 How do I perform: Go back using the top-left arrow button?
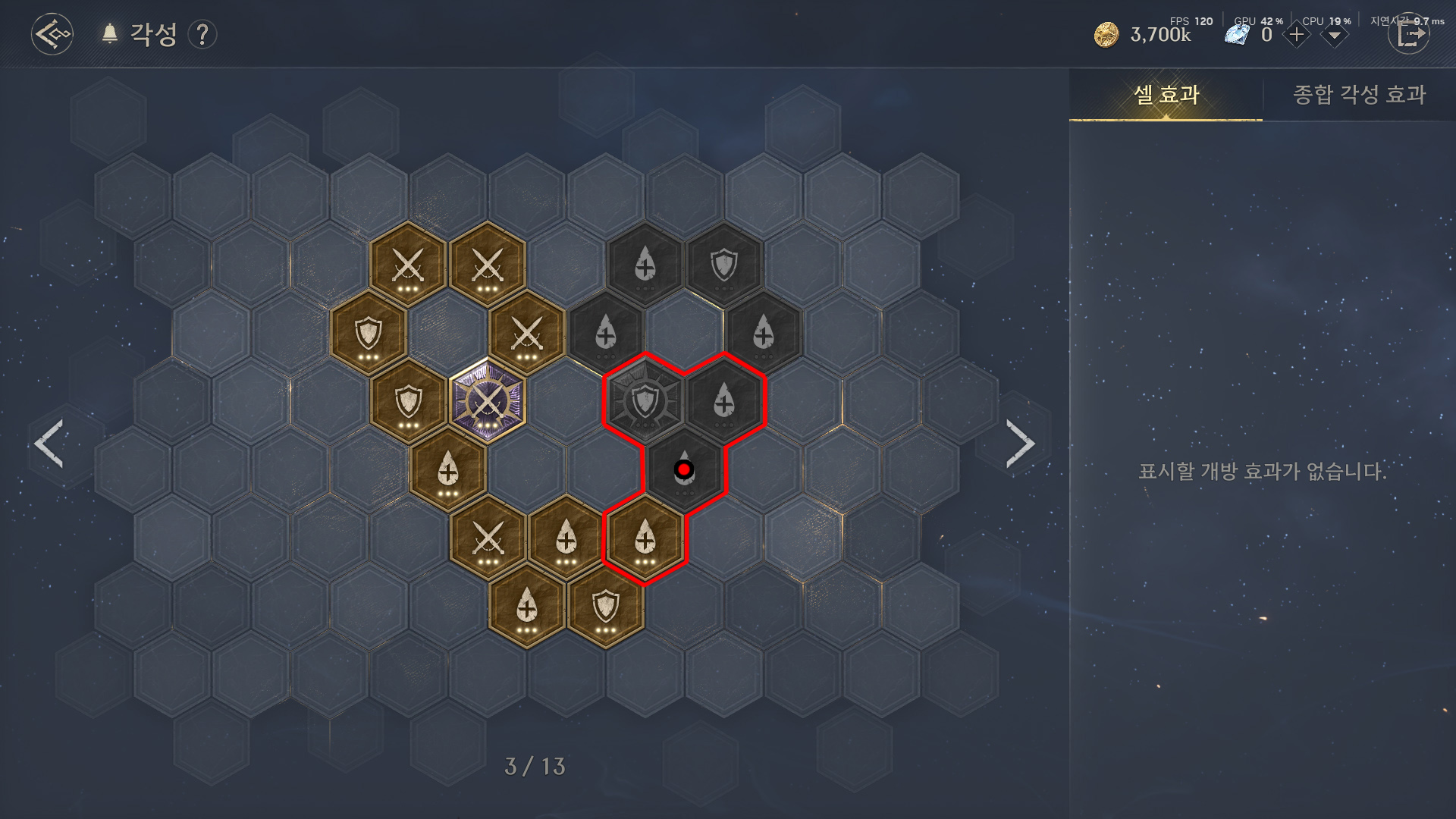click(x=52, y=34)
